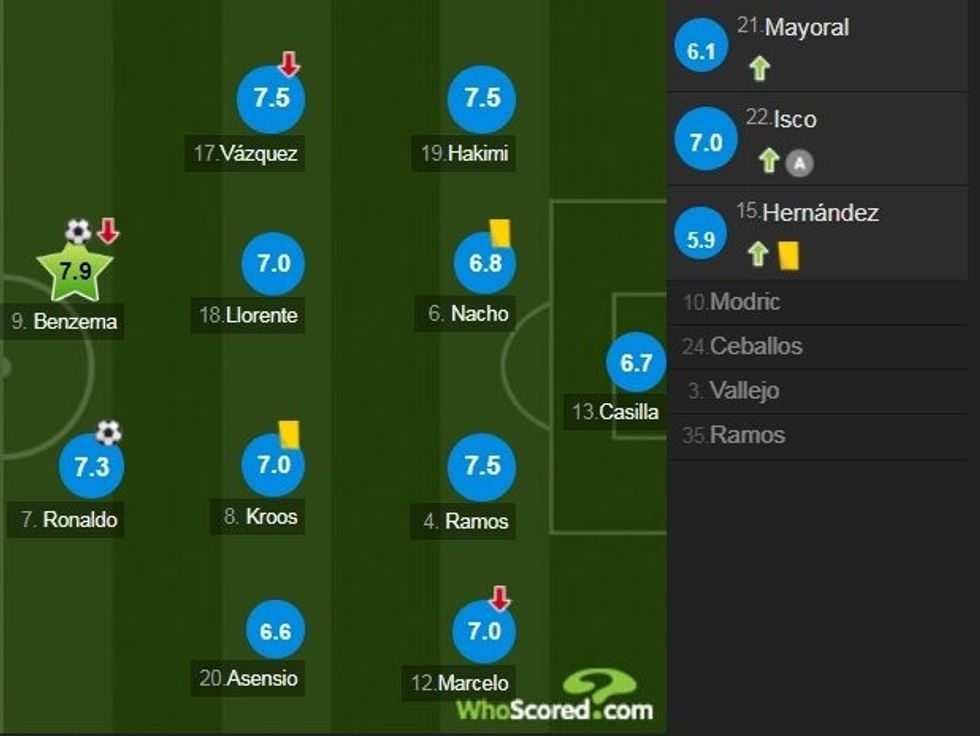Select substitute Mayoral in the bench list

coord(806,28)
